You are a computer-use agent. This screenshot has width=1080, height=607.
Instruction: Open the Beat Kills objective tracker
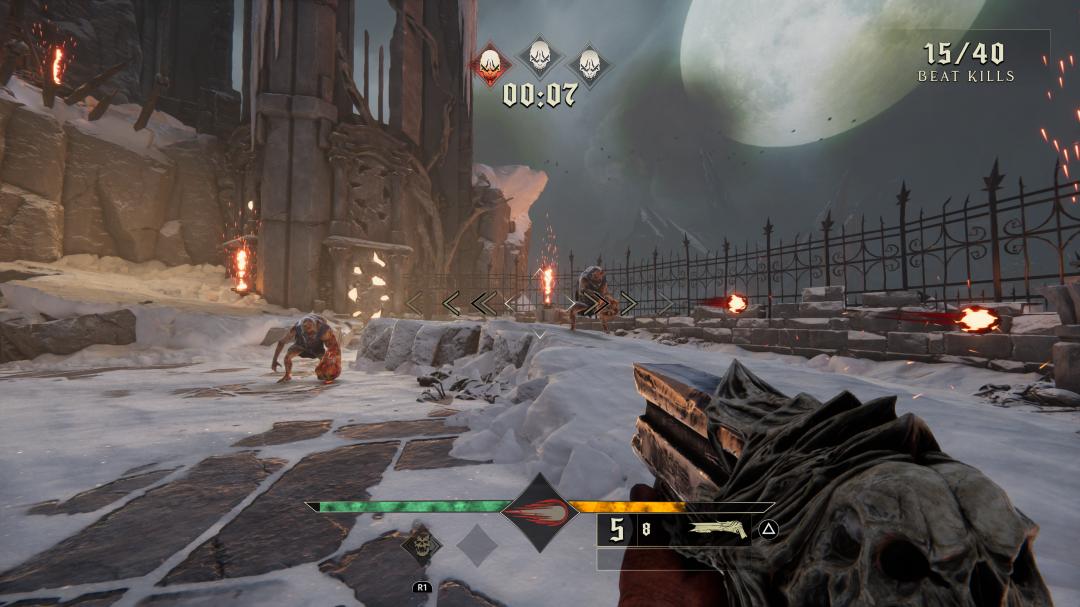click(x=965, y=62)
